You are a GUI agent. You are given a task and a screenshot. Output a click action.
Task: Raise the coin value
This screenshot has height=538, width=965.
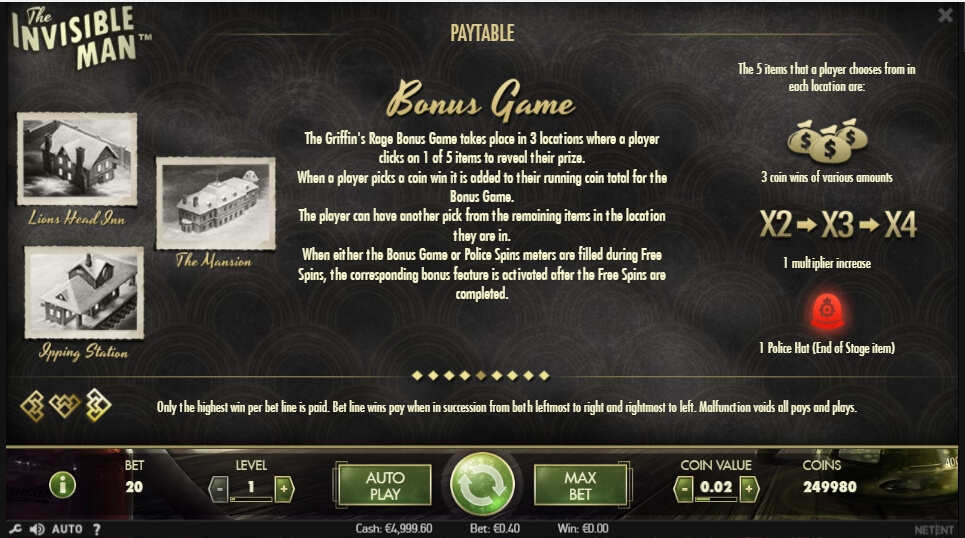coord(748,488)
